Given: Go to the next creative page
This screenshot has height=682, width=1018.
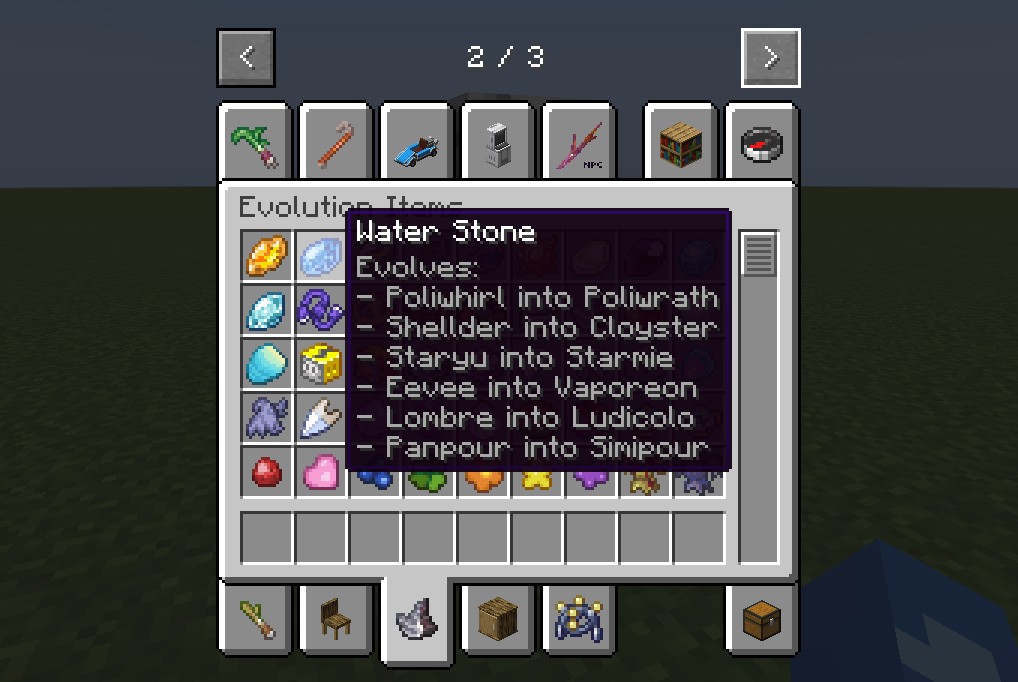Looking at the screenshot, I should pos(770,58).
